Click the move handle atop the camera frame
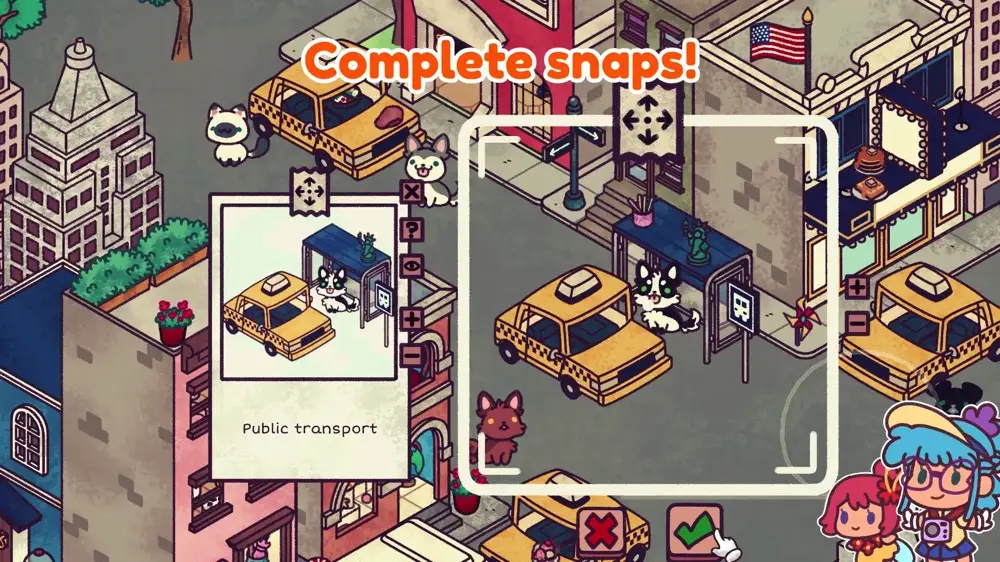This screenshot has height=562, width=1000. pyautogui.click(x=645, y=122)
